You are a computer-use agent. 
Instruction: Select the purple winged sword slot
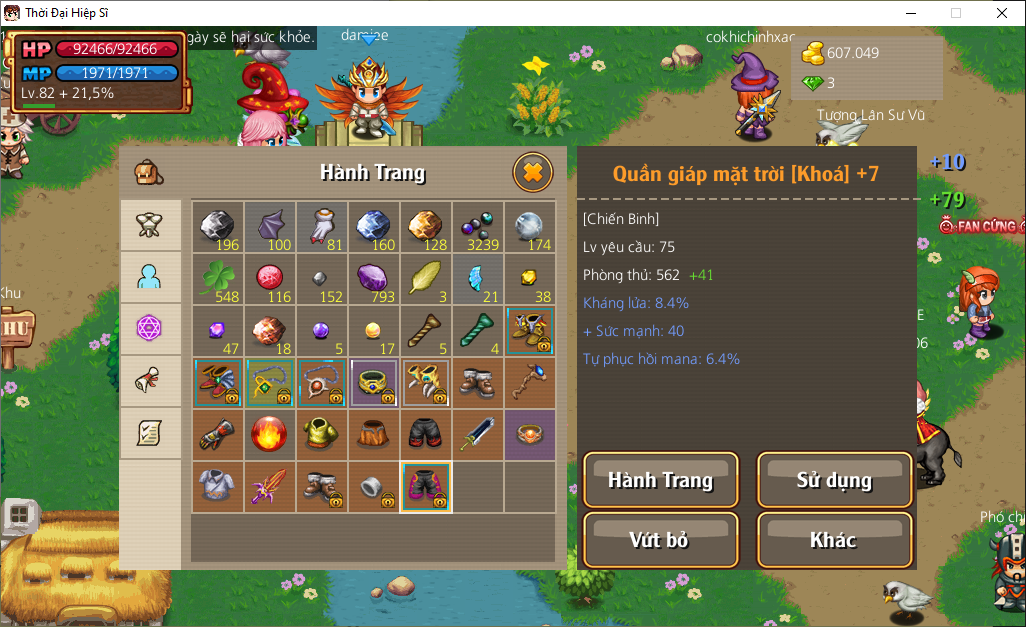click(269, 487)
